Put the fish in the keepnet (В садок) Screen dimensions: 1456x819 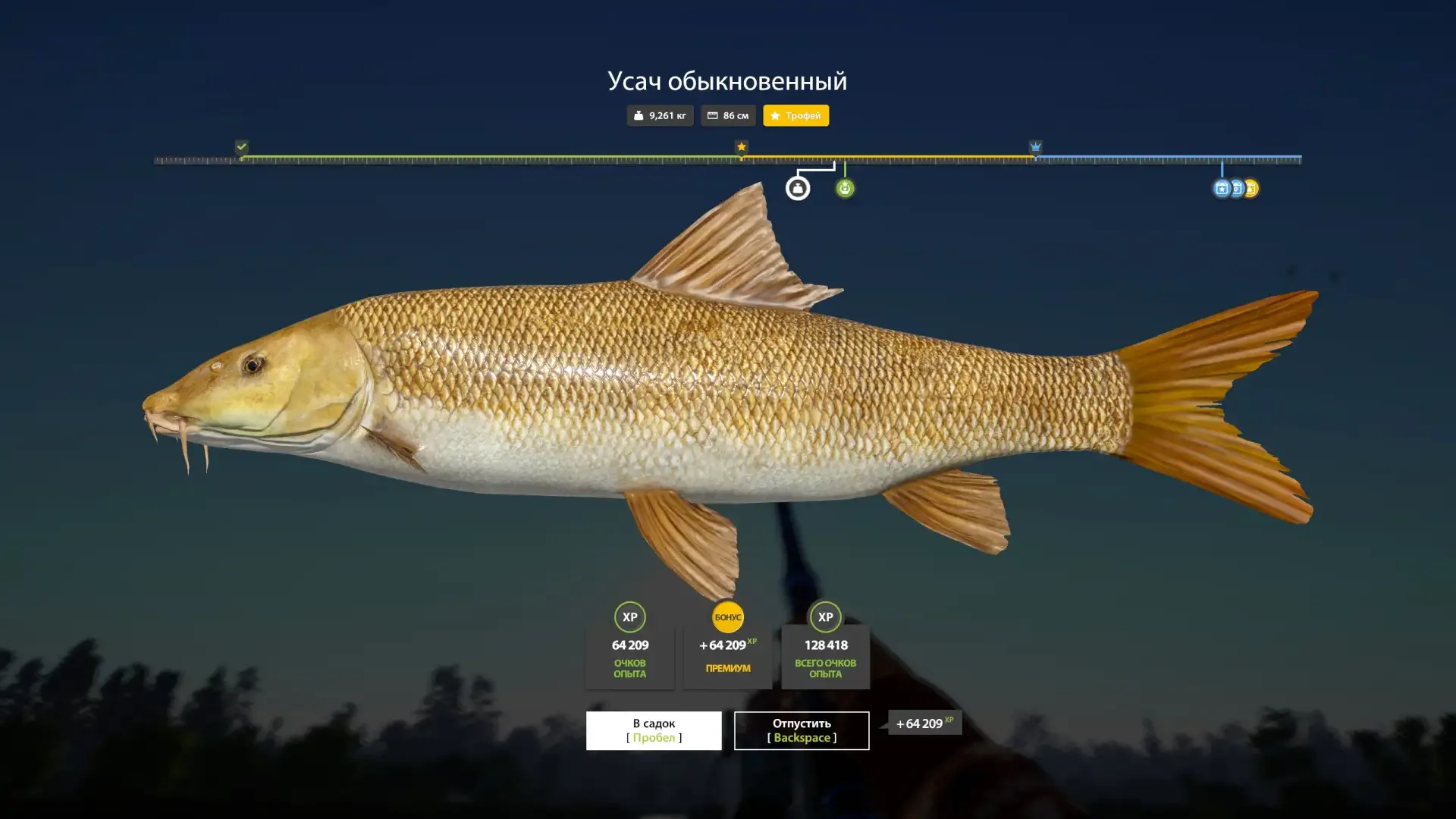[654, 730]
